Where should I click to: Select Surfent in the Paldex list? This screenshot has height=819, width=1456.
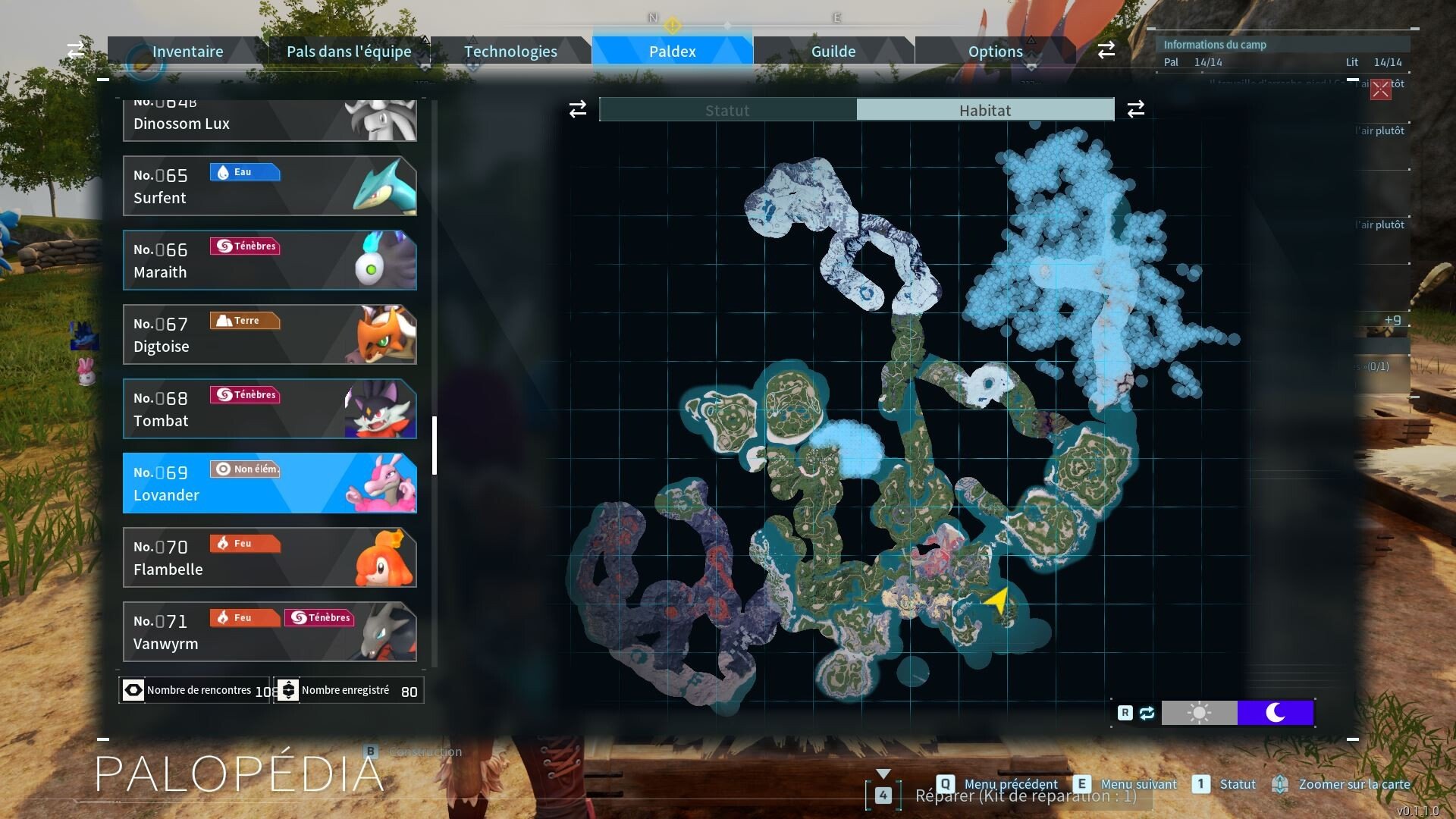point(269,186)
